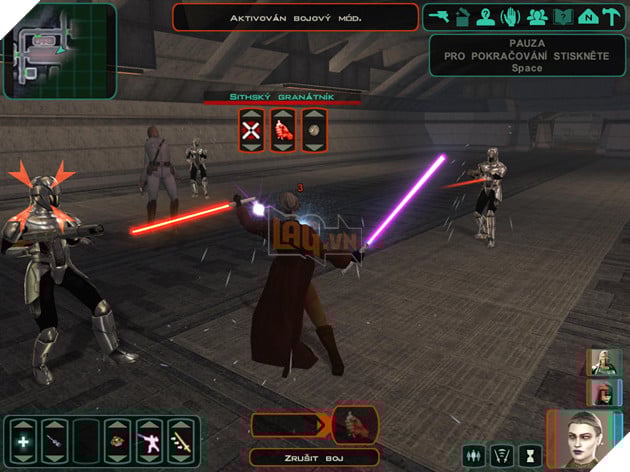Use the medpac plus-sign slot
The height and width of the screenshot is (472, 630).
(23, 440)
